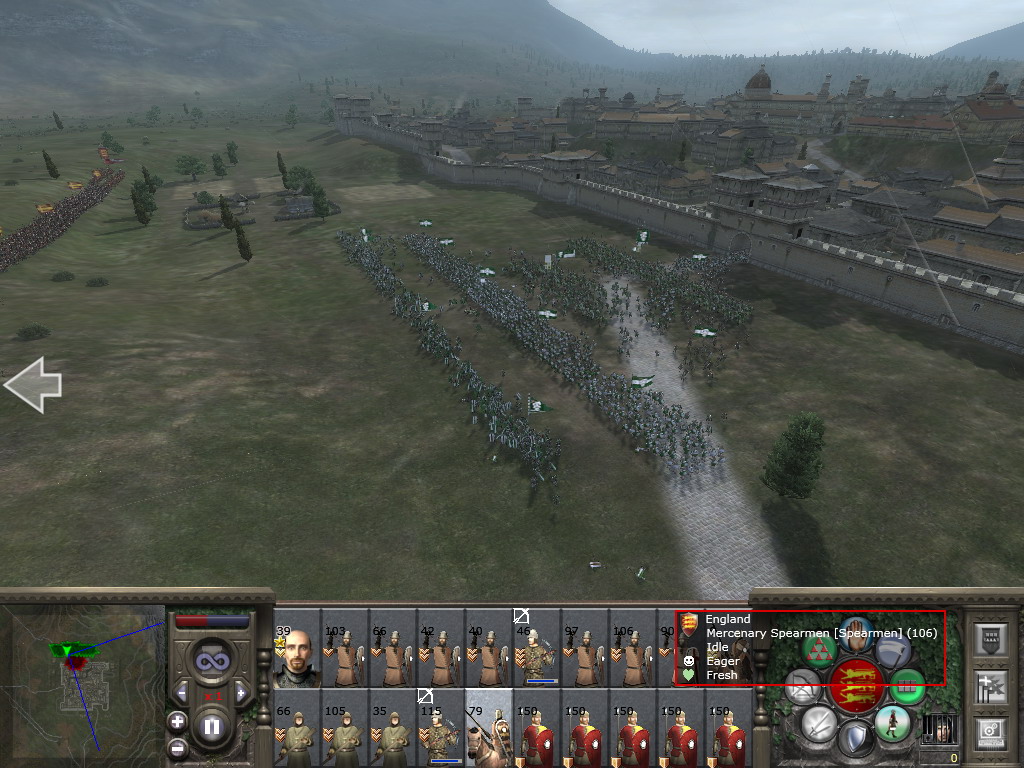The image size is (1024, 768).
Task: Select the hooded unit card with 35 men
Action: 393,729
